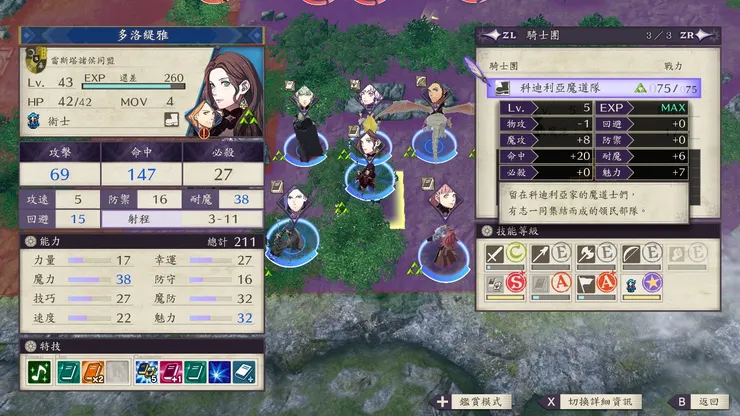Select the sword skill level slot
Screen dimensions: 740x416
507,255
